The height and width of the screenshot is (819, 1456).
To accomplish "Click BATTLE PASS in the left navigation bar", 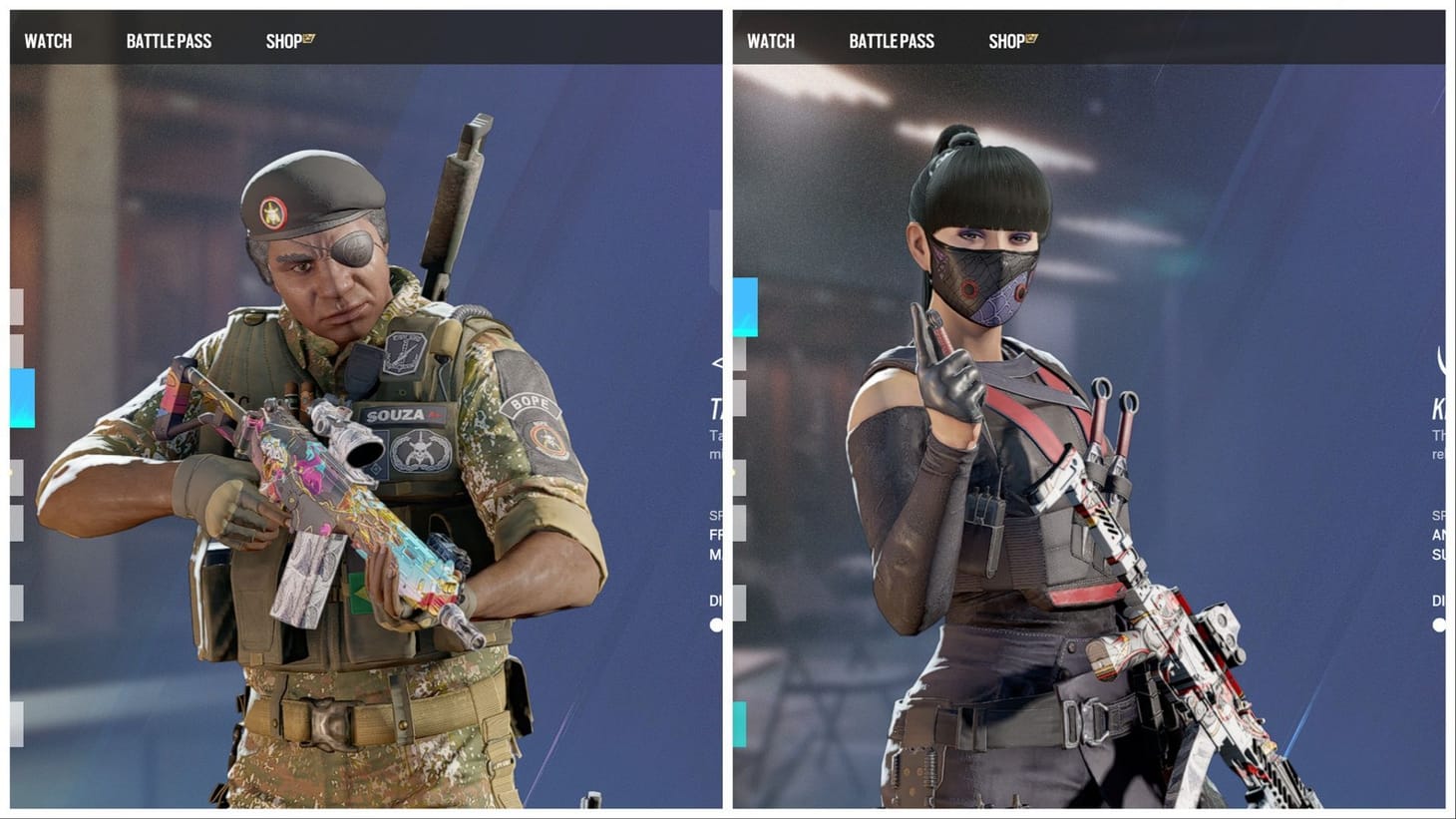I will point(168,40).
